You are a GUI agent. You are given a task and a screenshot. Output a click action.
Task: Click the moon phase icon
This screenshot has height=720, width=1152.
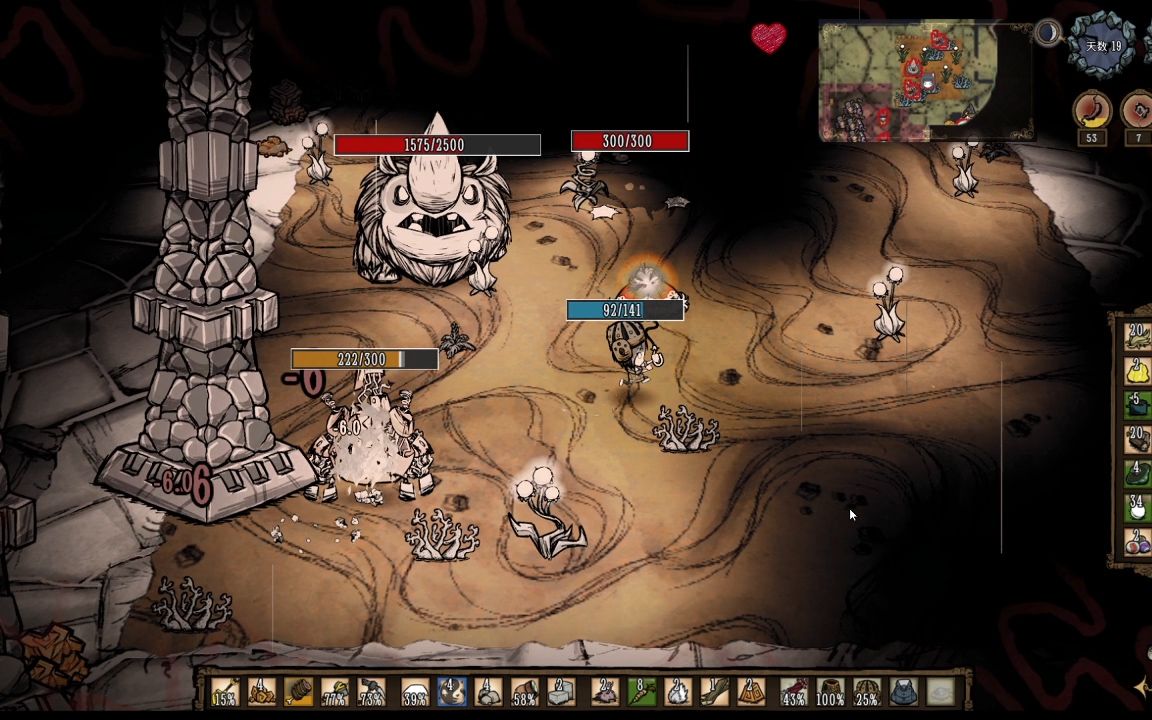1048,33
